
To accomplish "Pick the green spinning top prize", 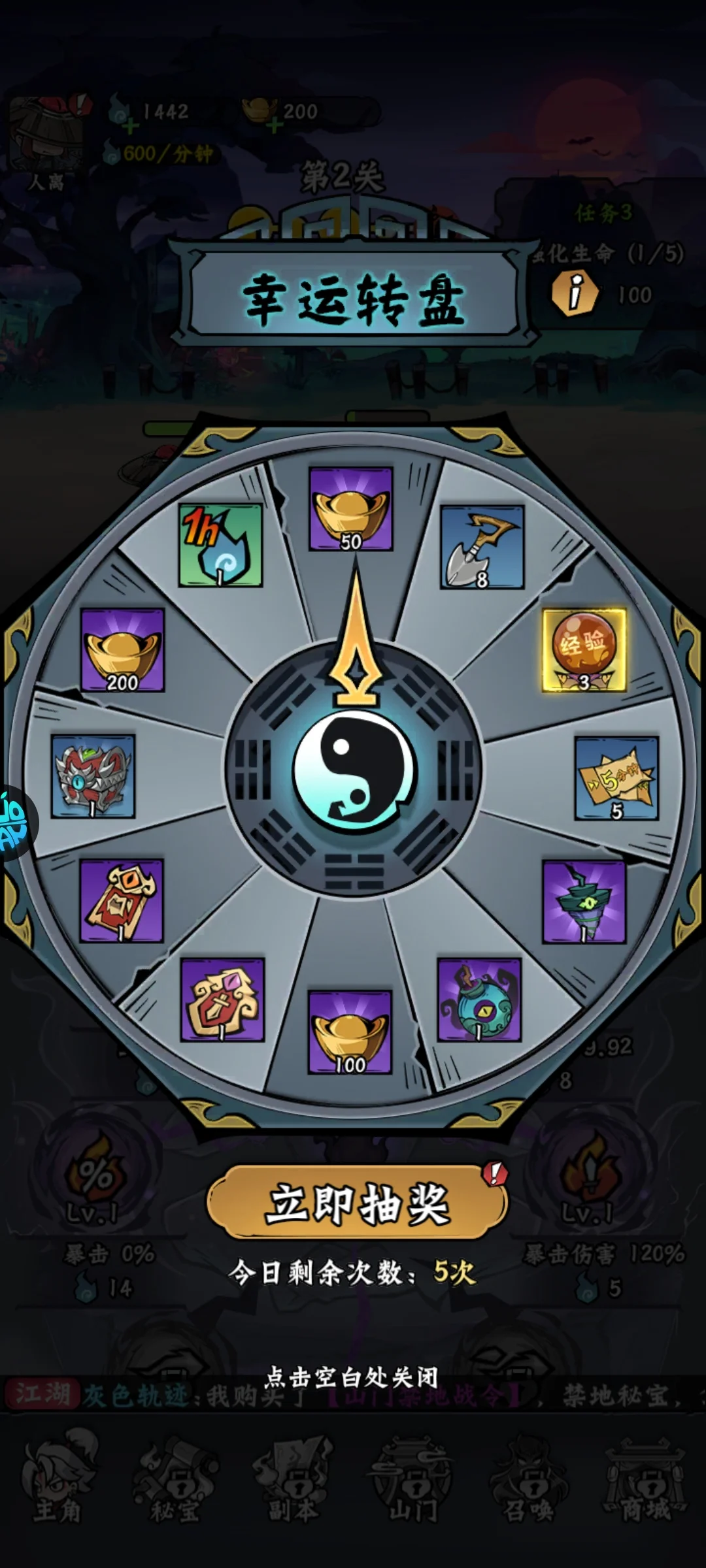I will (584, 902).
